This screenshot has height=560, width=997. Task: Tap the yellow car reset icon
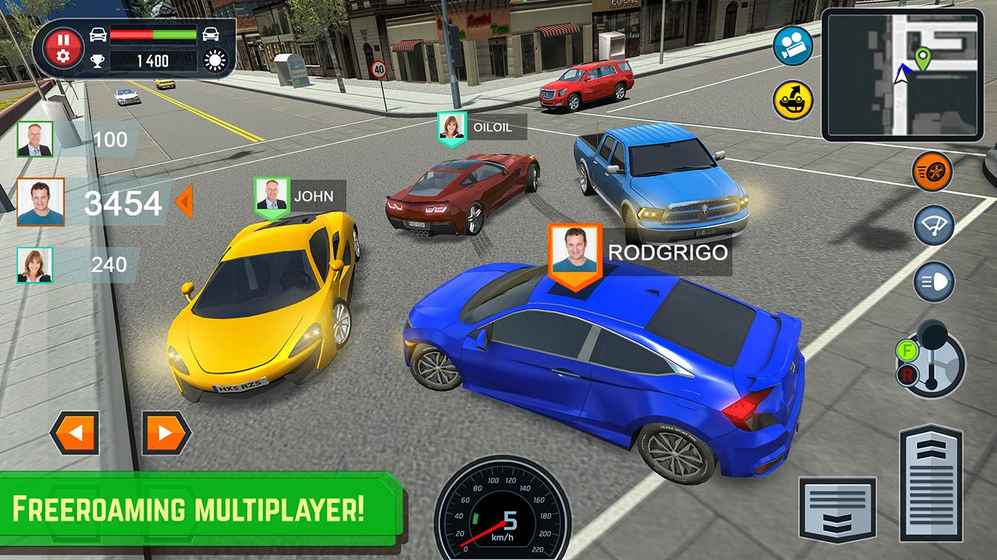click(793, 100)
